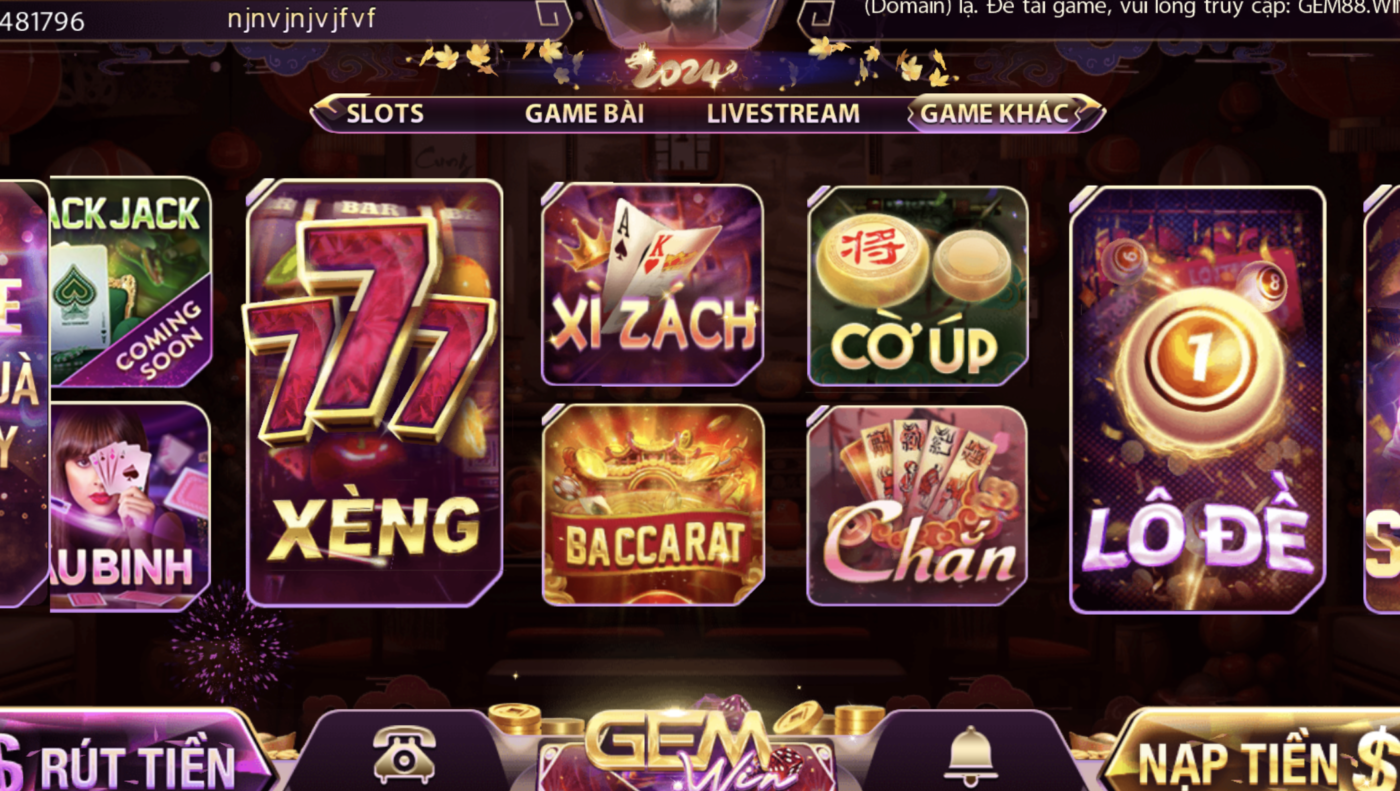Image resolution: width=1400 pixels, height=791 pixels.
Task: Switch to the GAME BÀI tab
Action: point(585,113)
